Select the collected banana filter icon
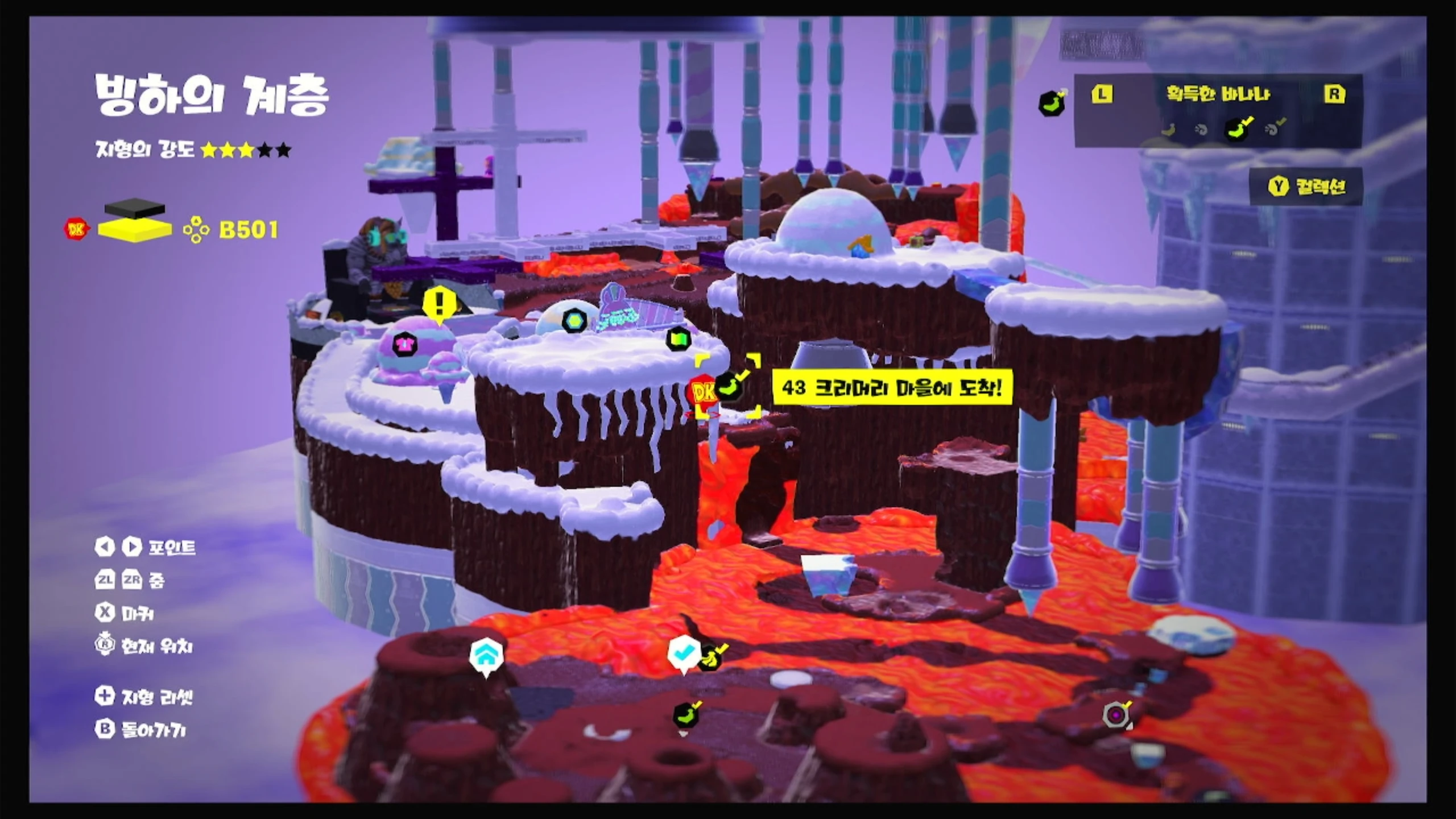1456x819 pixels. tap(1238, 129)
